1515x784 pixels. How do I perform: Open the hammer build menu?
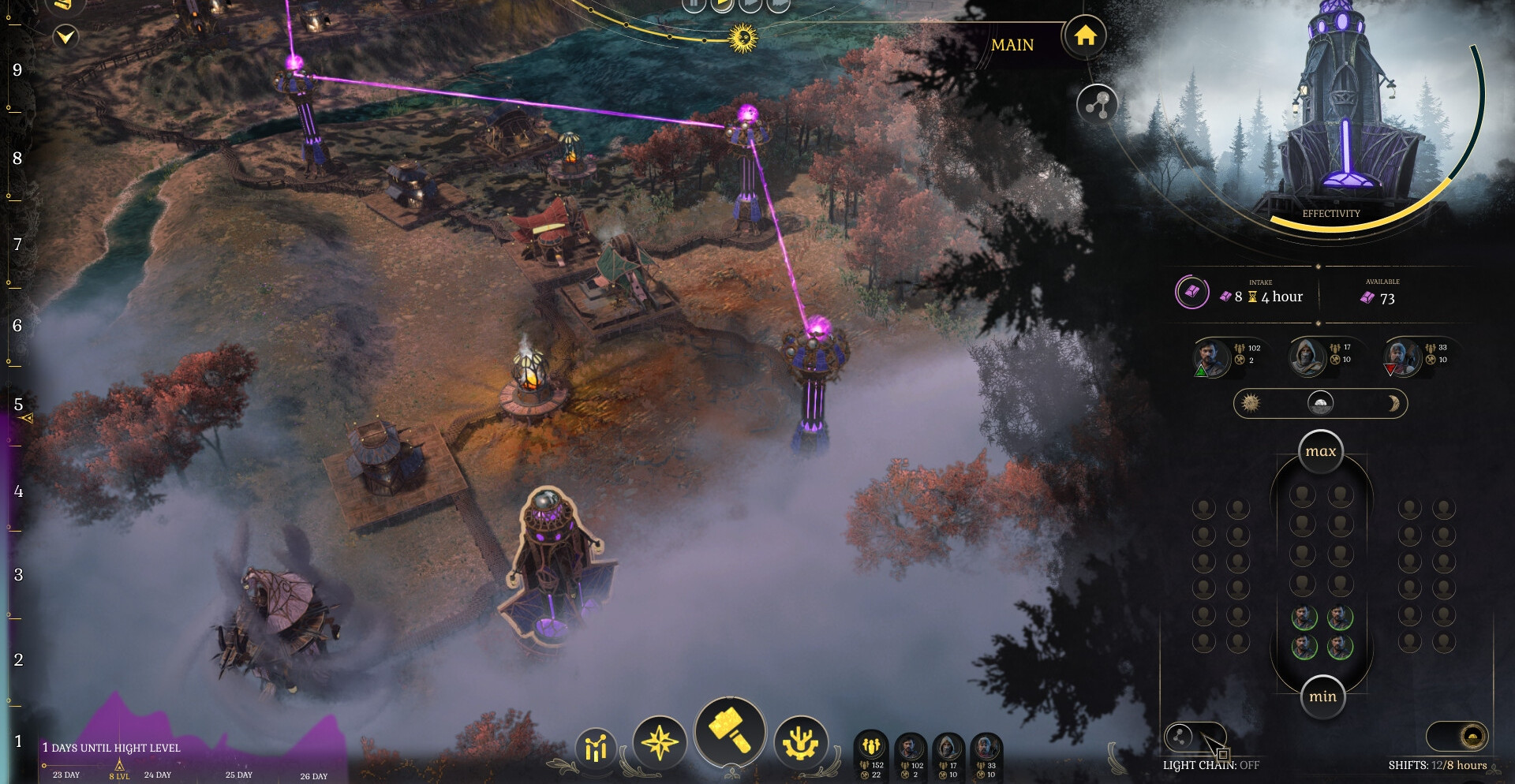730,730
